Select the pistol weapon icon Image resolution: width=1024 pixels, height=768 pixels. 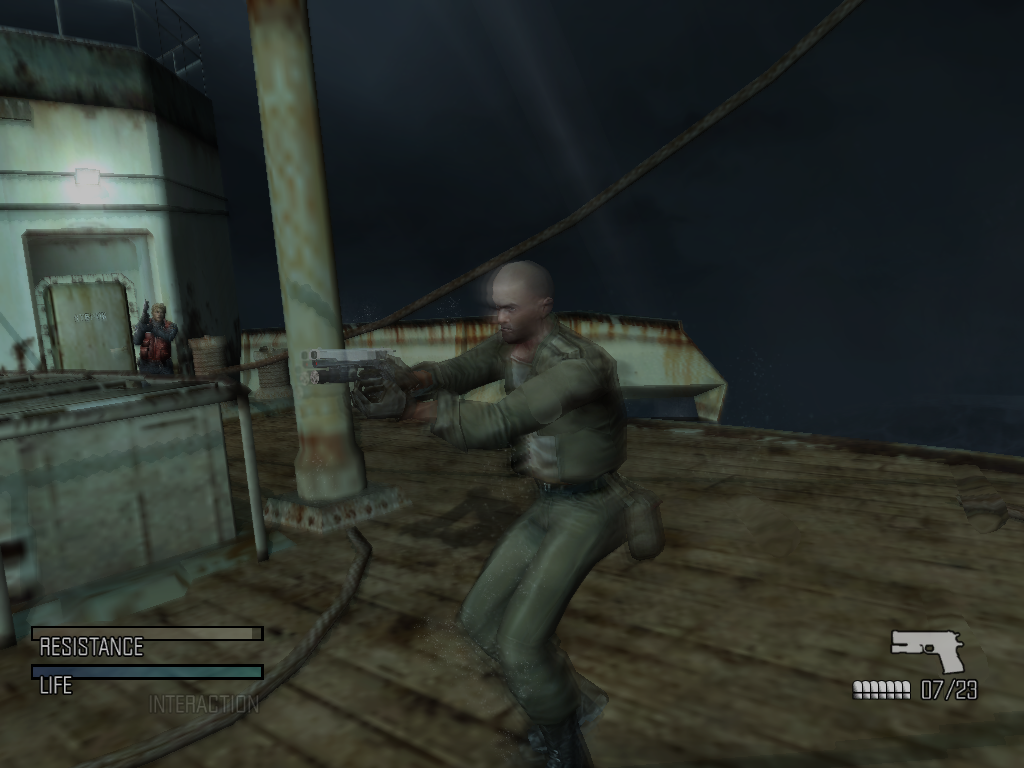929,650
